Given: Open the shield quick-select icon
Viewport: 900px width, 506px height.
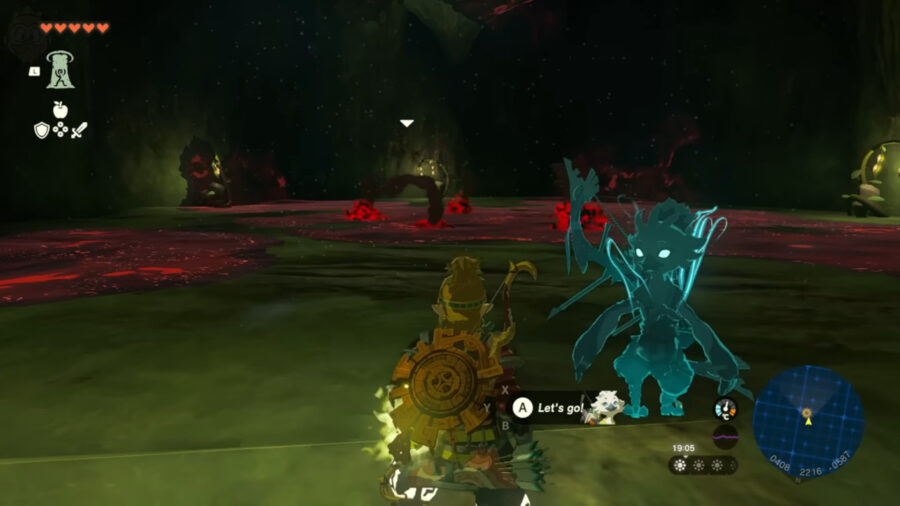Looking at the screenshot, I should [42, 130].
